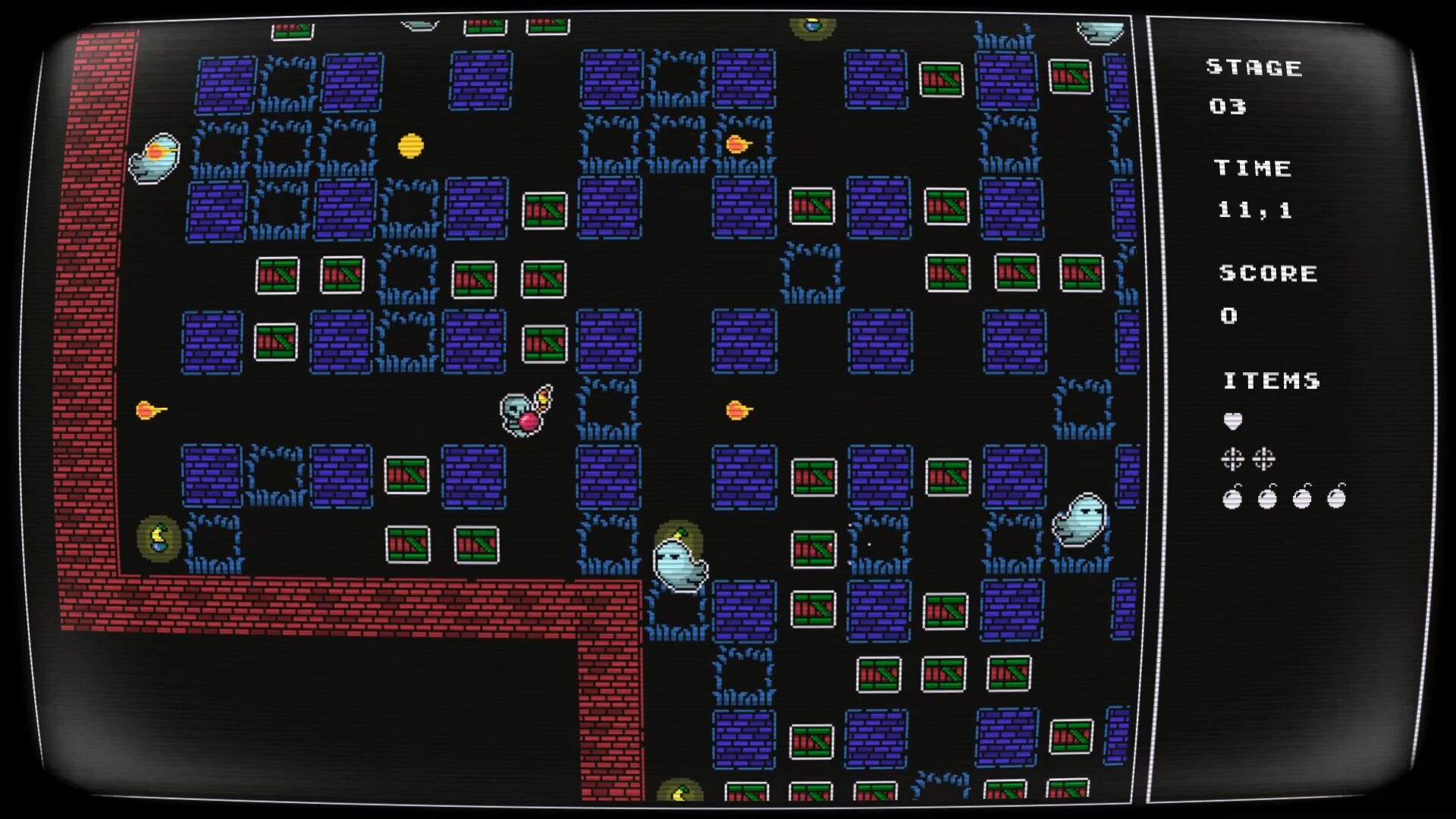Viewport: 1456px width, 819px height.
Task: Click the score value showing 0
Action: point(1230,316)
